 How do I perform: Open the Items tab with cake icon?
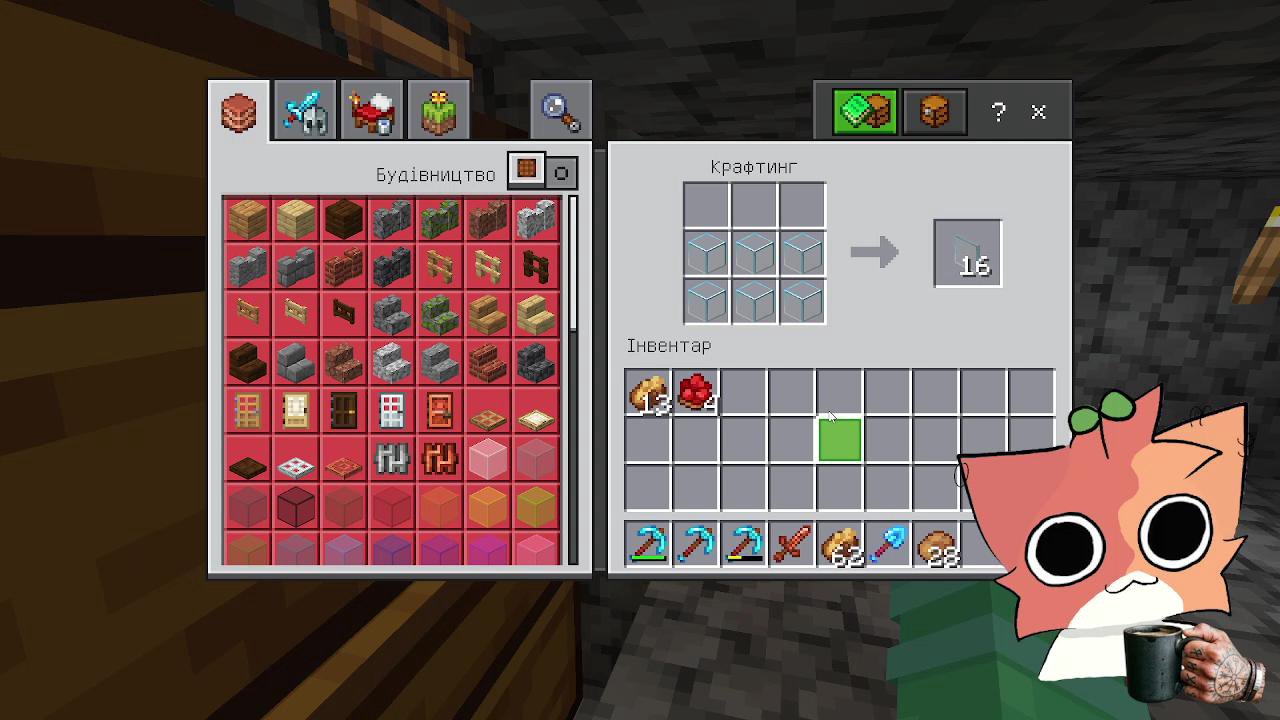point(372,111)
